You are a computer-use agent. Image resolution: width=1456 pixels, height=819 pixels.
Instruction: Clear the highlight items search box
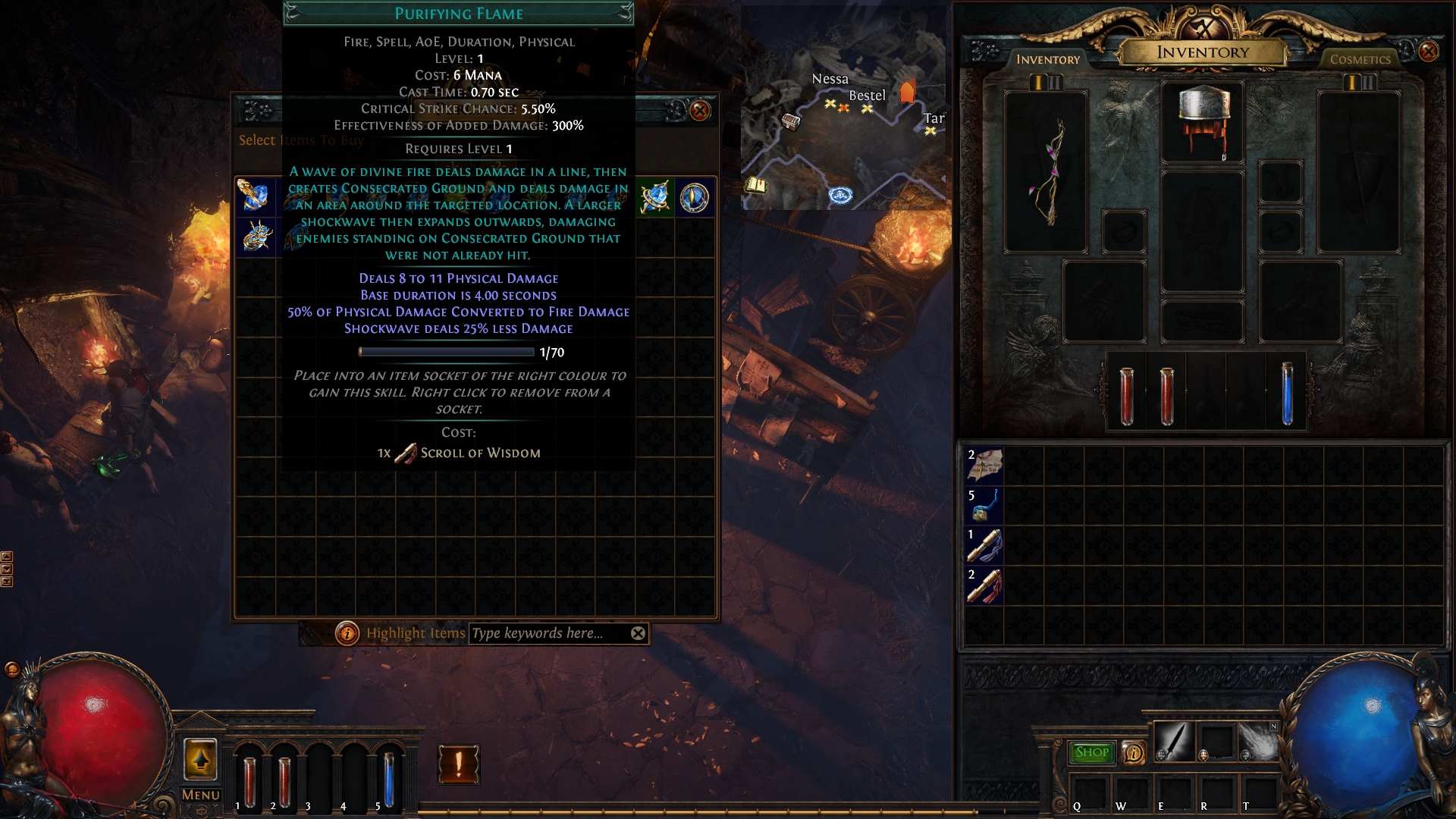[639, 633]
